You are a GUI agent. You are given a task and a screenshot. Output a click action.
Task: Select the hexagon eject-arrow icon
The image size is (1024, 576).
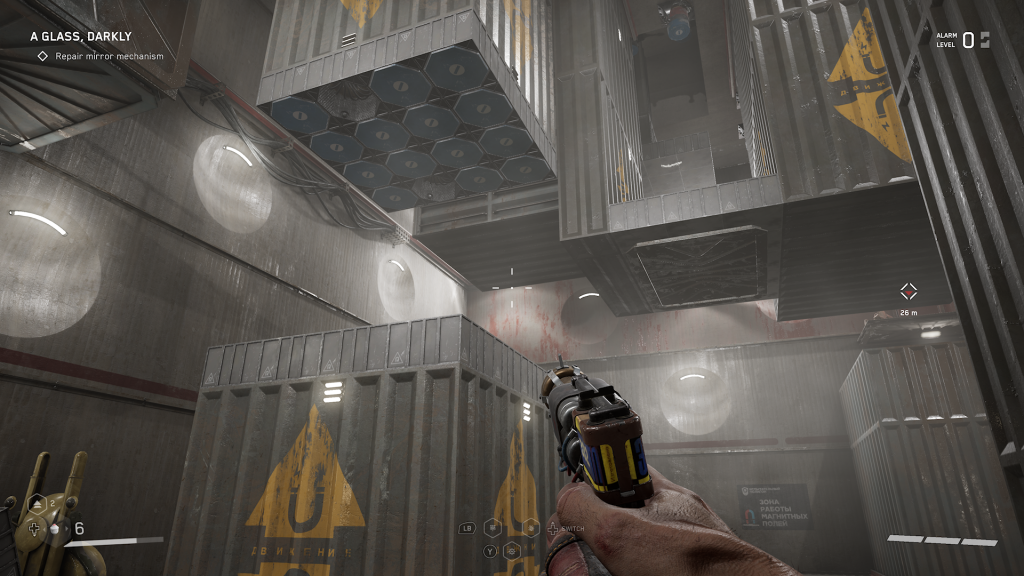36,504
